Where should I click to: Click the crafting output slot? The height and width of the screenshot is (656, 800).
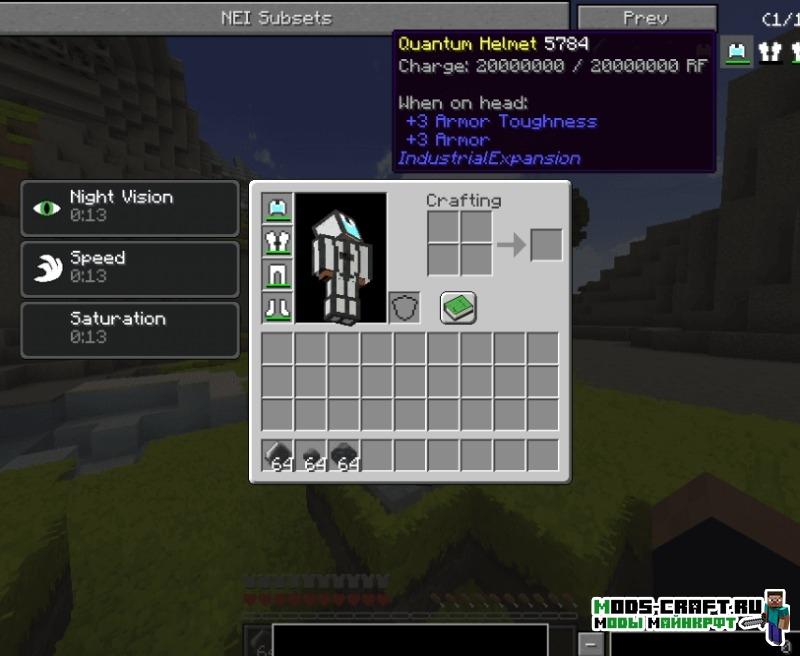pyautogui.click(x=546, y=245)
